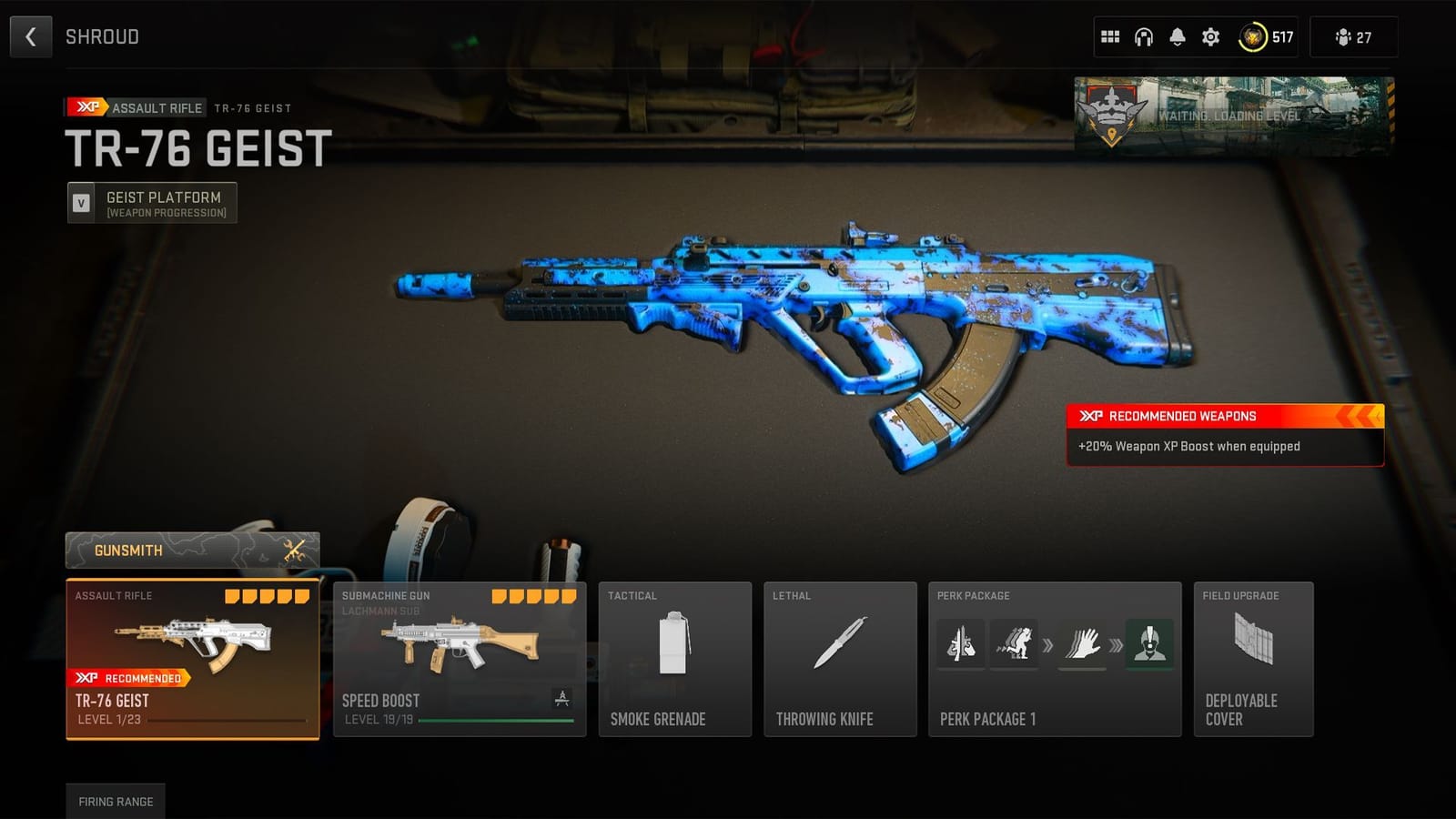Open the settings gear
Screen dimensions: 1456x819
point(1210,37)
